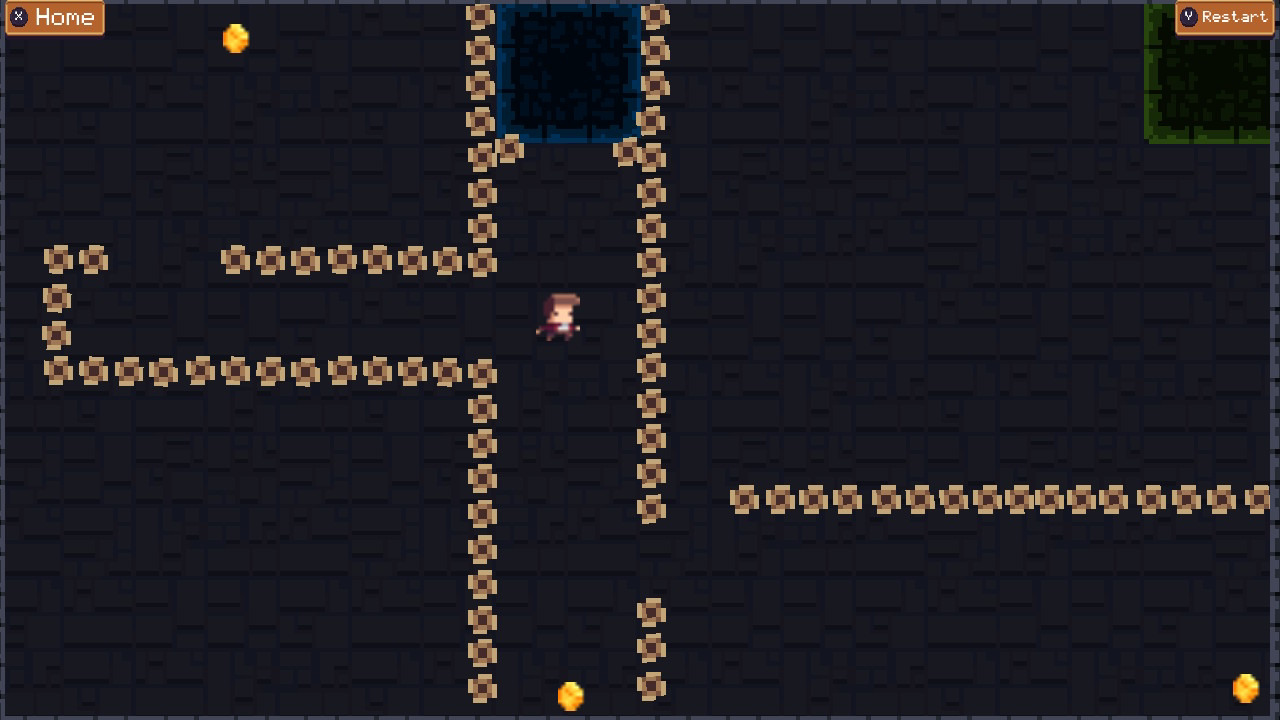
Task: Click the leftmost wall tile of the middle row
Action: (57, 370)
